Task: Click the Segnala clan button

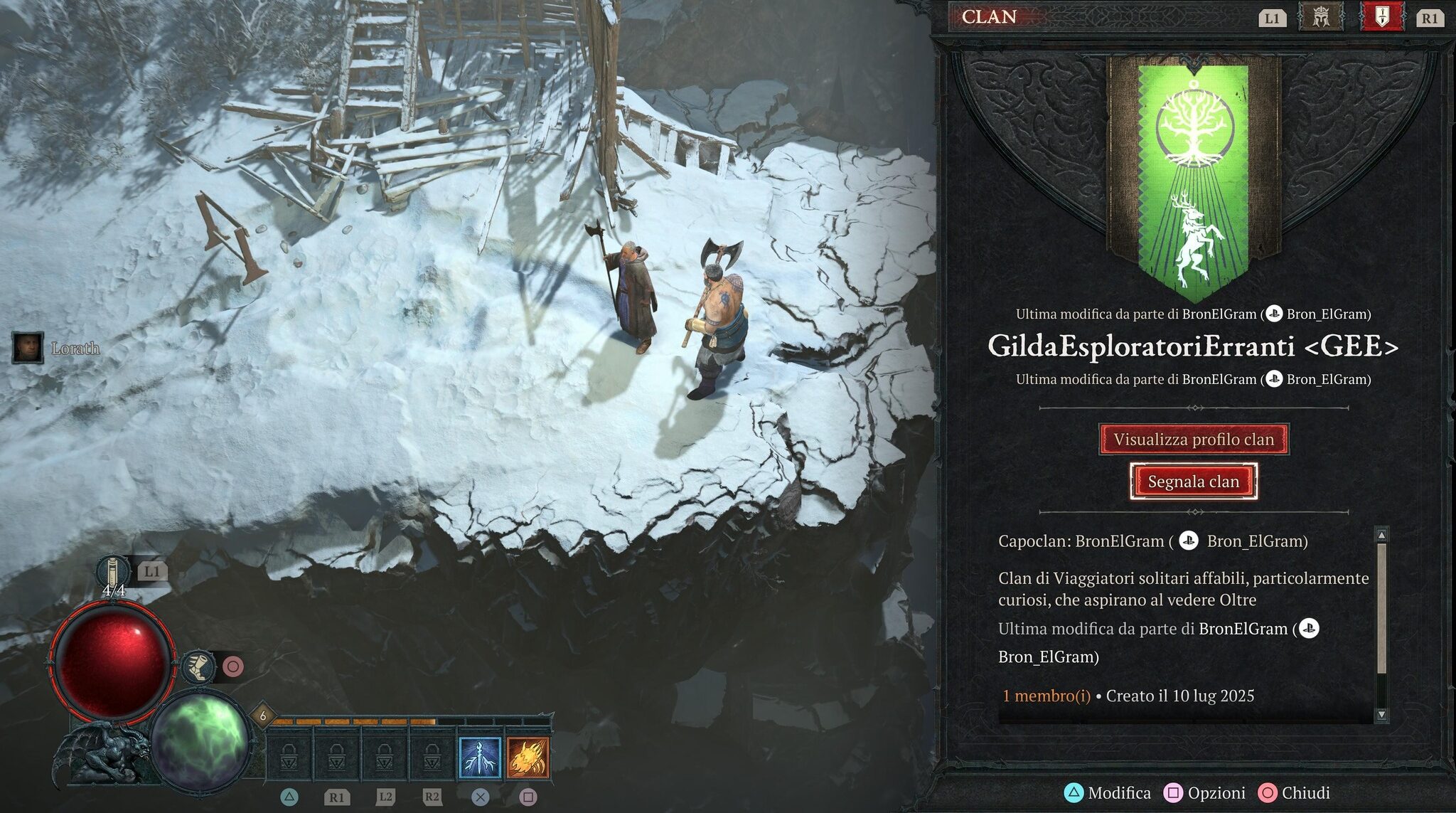Action: pyautogui.click(x=1193, y=482)
